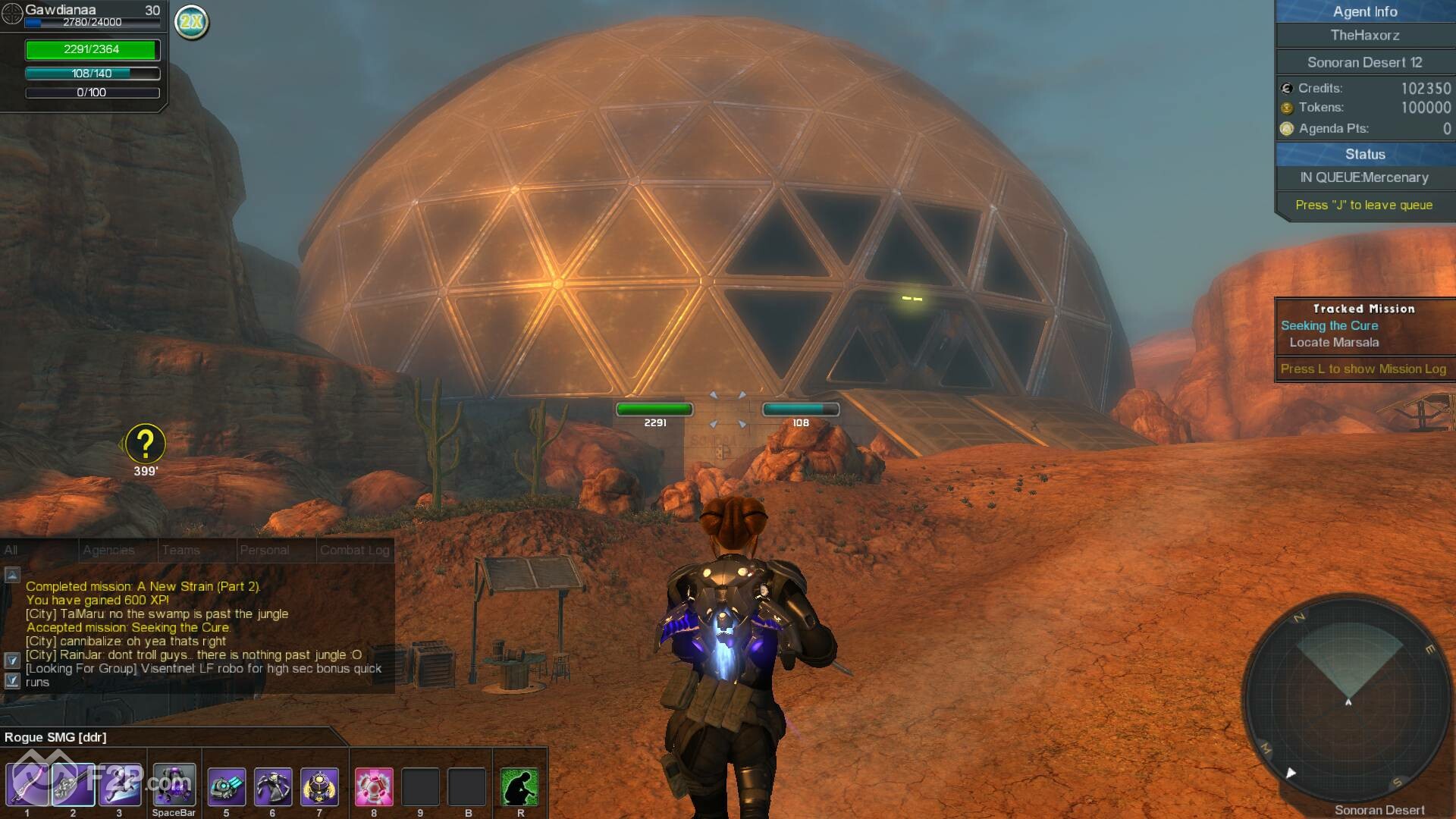
Task: Jump chat to bottom with underlined arrow
Action: tap(12, 680)
